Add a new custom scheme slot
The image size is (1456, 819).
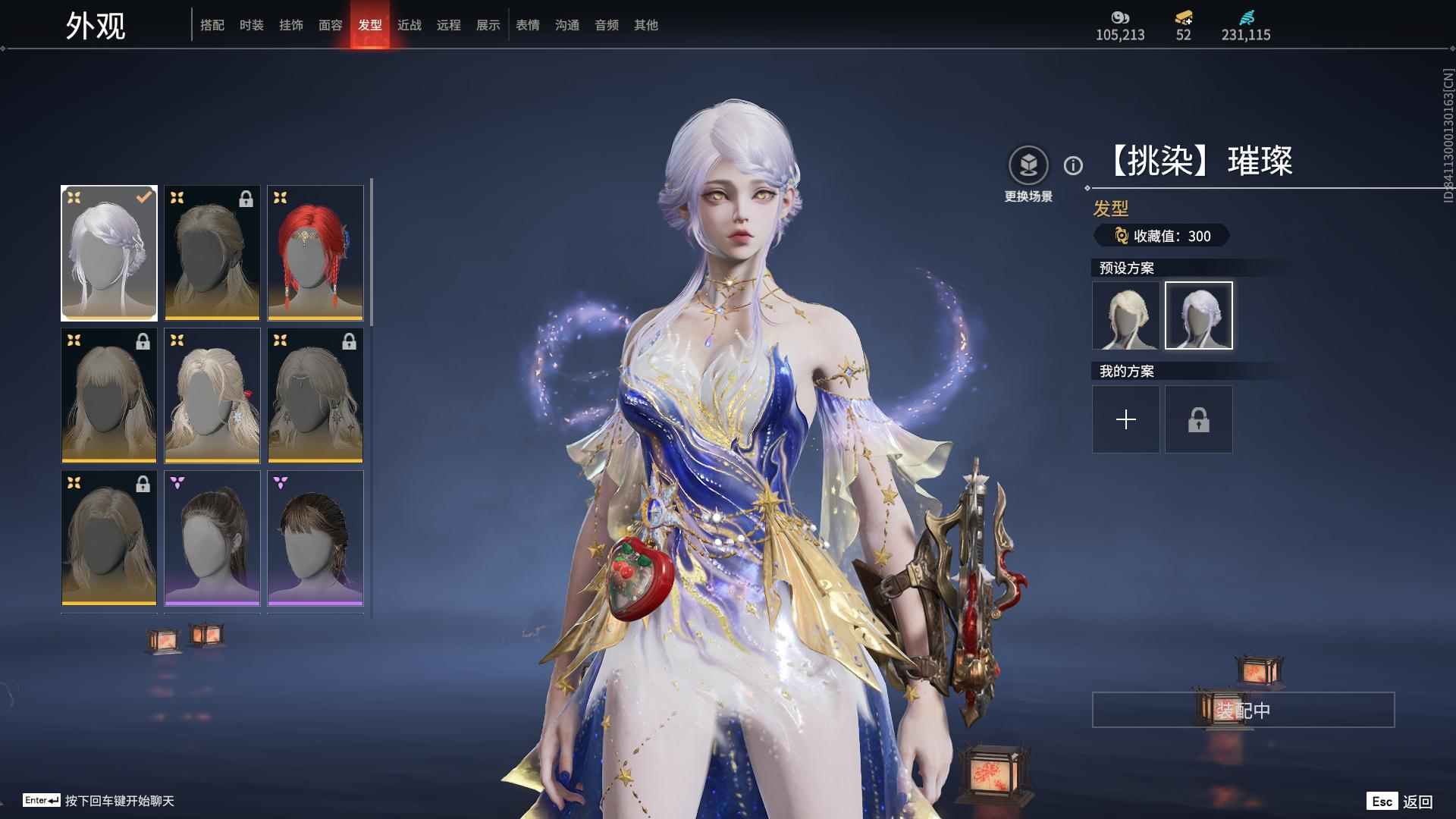[1126, 419]
